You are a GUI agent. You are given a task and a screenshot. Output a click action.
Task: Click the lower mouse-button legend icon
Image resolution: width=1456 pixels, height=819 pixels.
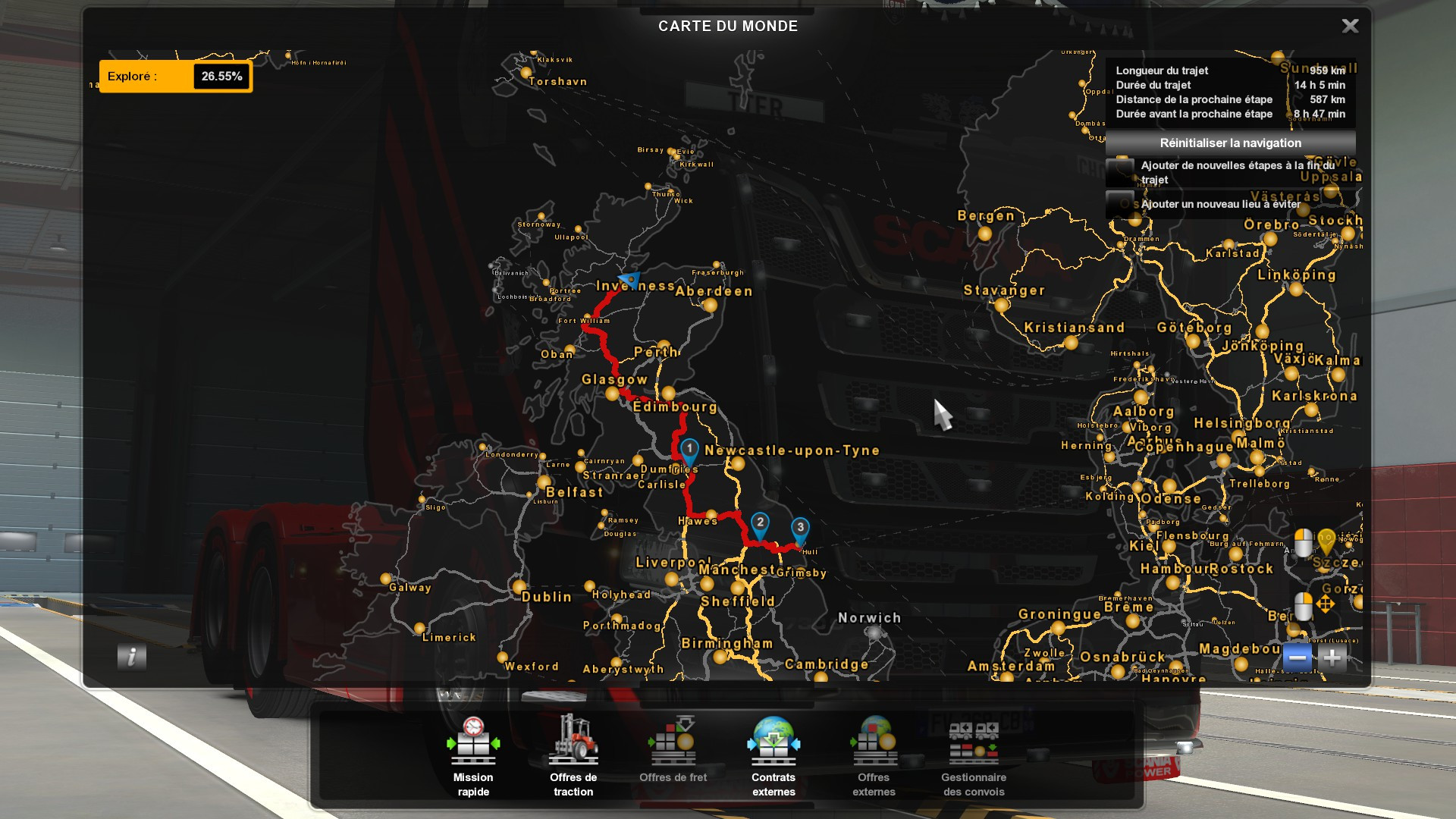tap(1304, 605)
